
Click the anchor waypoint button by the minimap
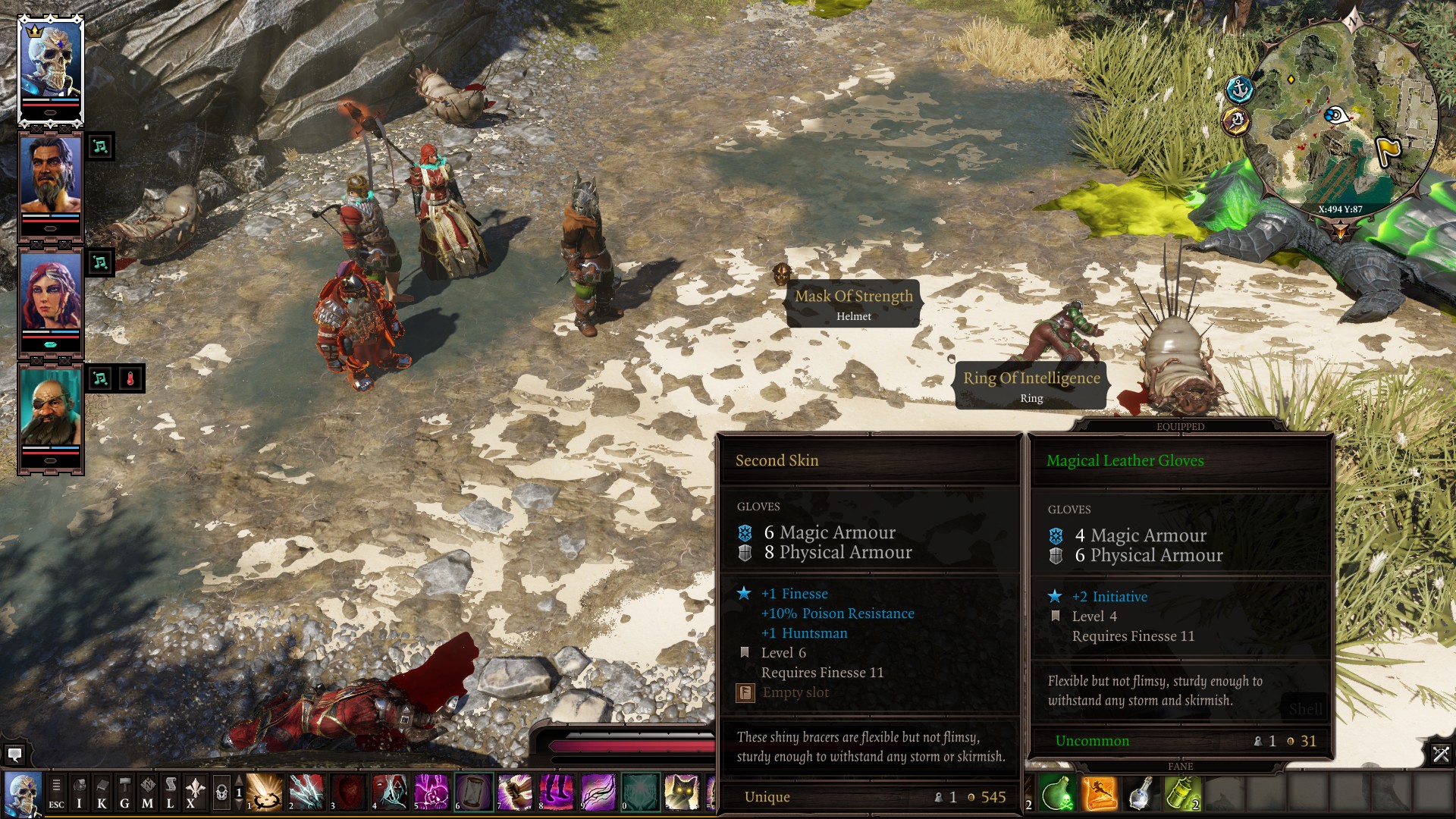[x=1240, y=89]
